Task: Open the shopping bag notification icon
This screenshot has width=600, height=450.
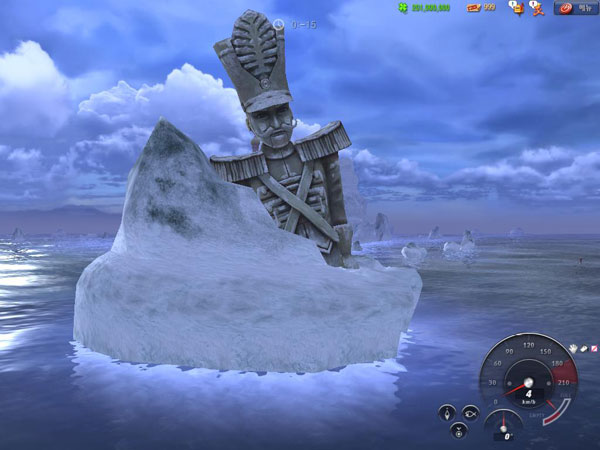Action: pos(516,7)
